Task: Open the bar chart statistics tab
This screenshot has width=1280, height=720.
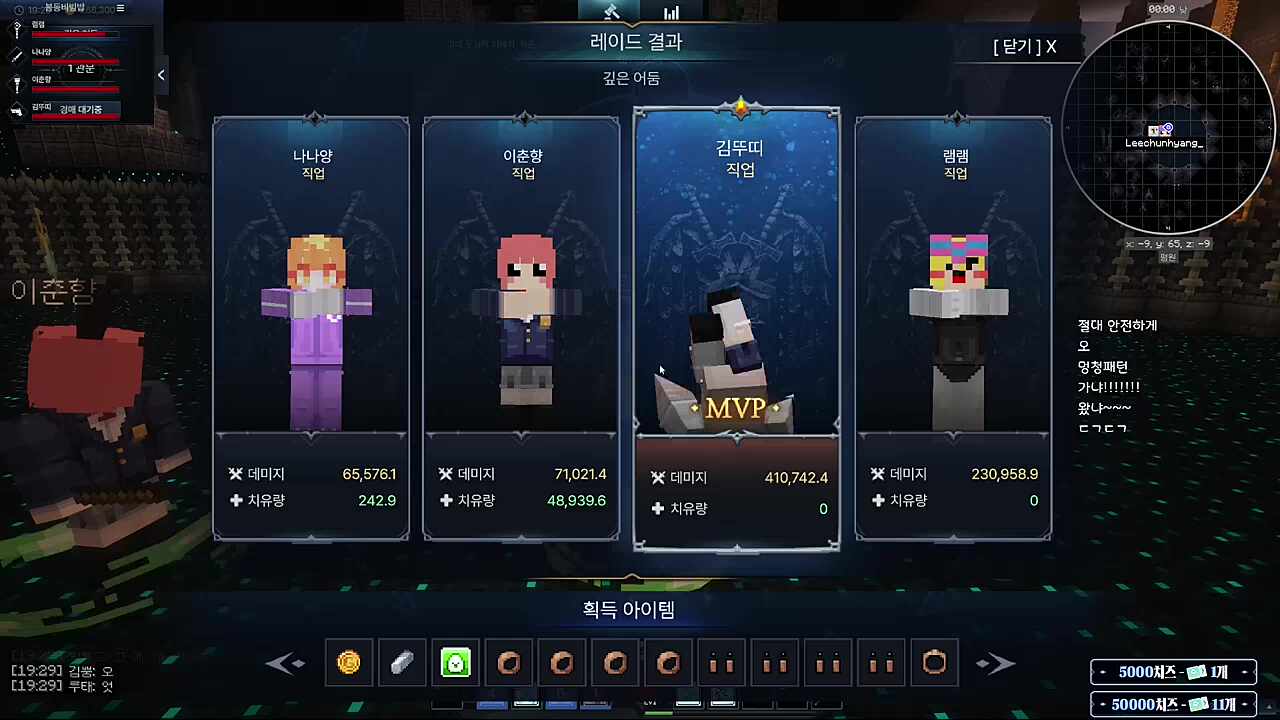Action: 671,12
